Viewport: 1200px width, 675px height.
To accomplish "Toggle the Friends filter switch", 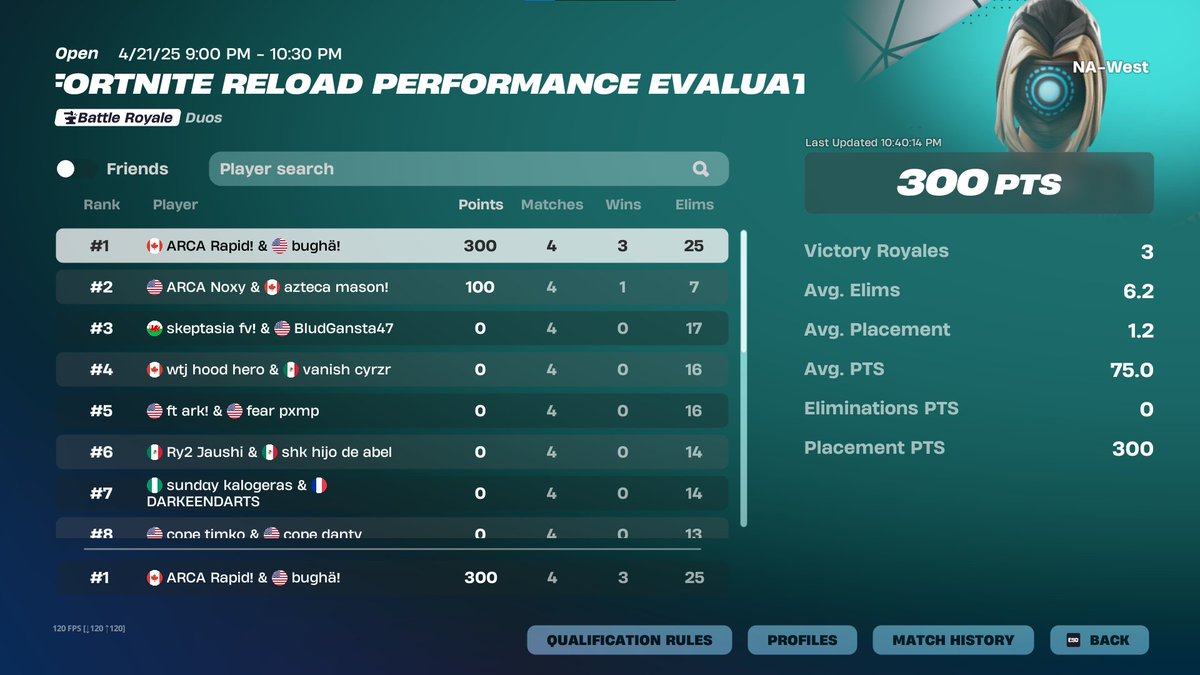I will (77, 169).
